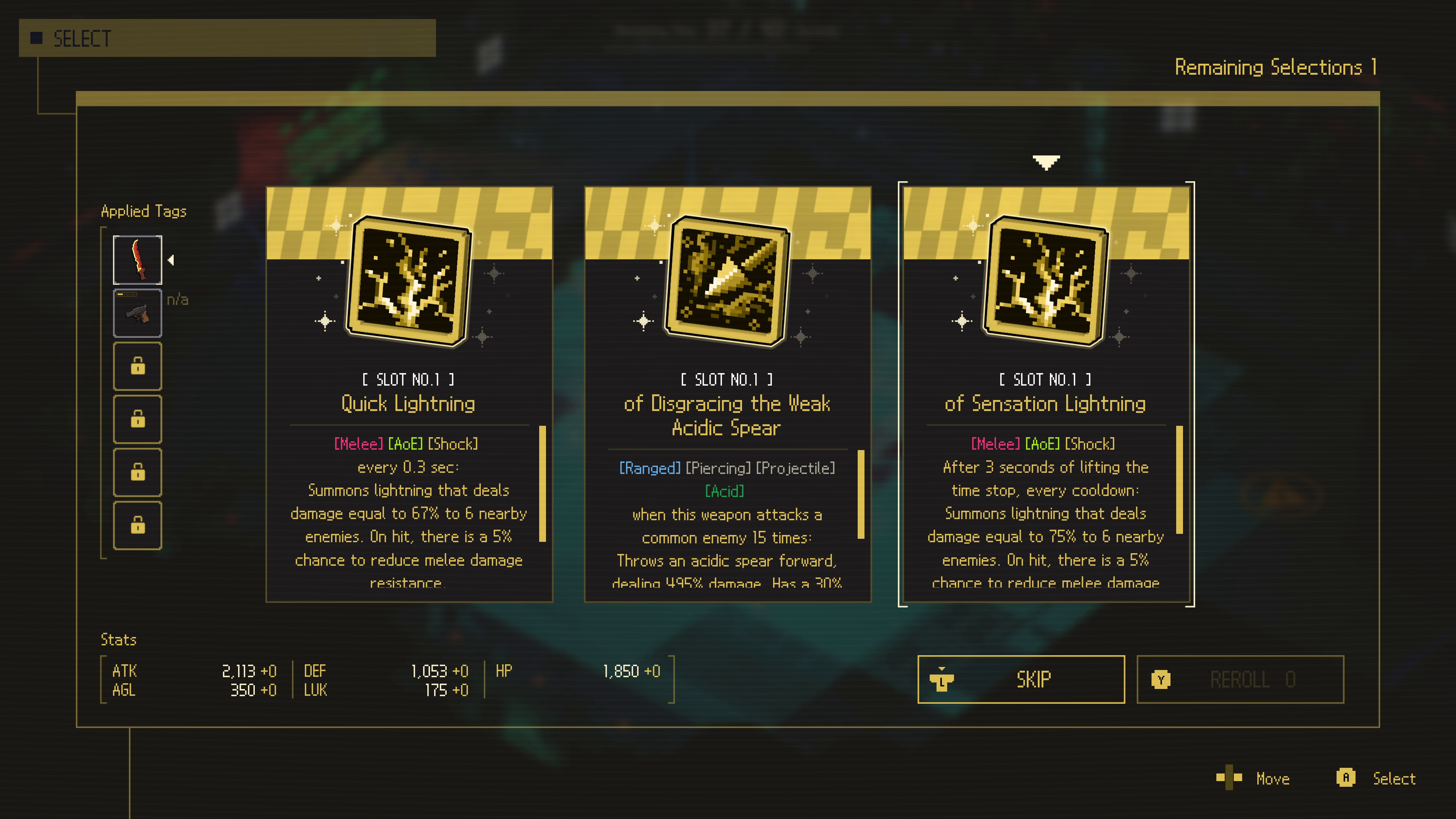
Task: Pick the Sensation Lightning upgrade card
Action: [x=1046, y=394]
